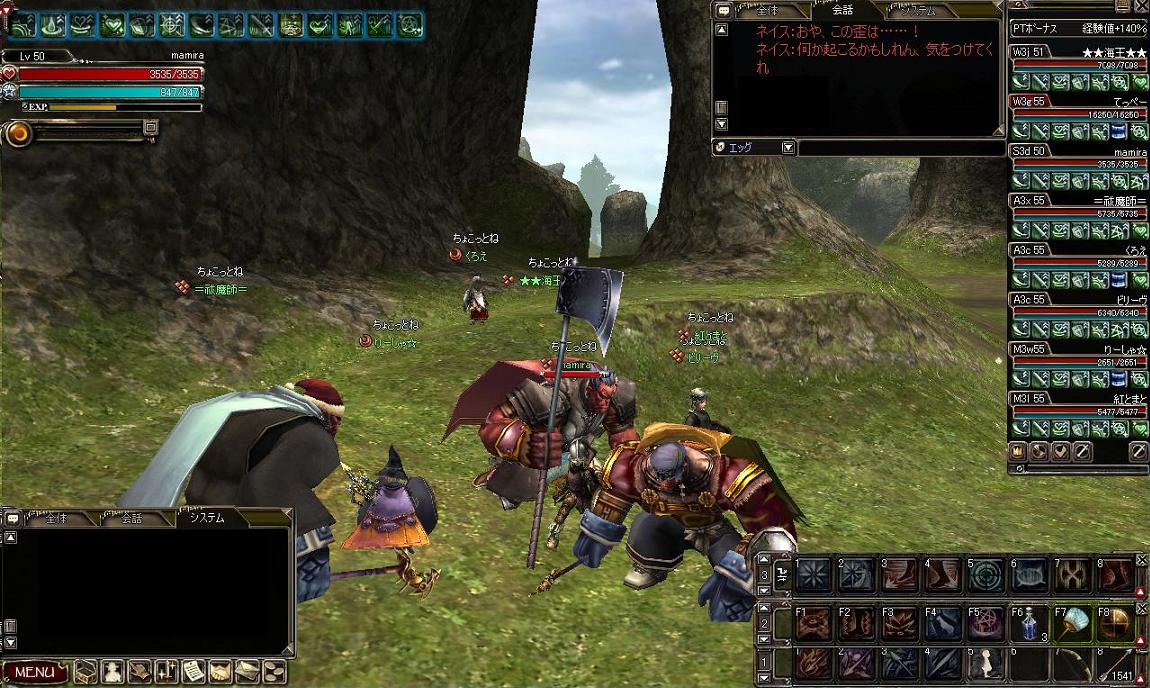Screen dimensions: 1150x688
Task: Open the エッグ chat channel dropdown
Action: pos(788,148)
